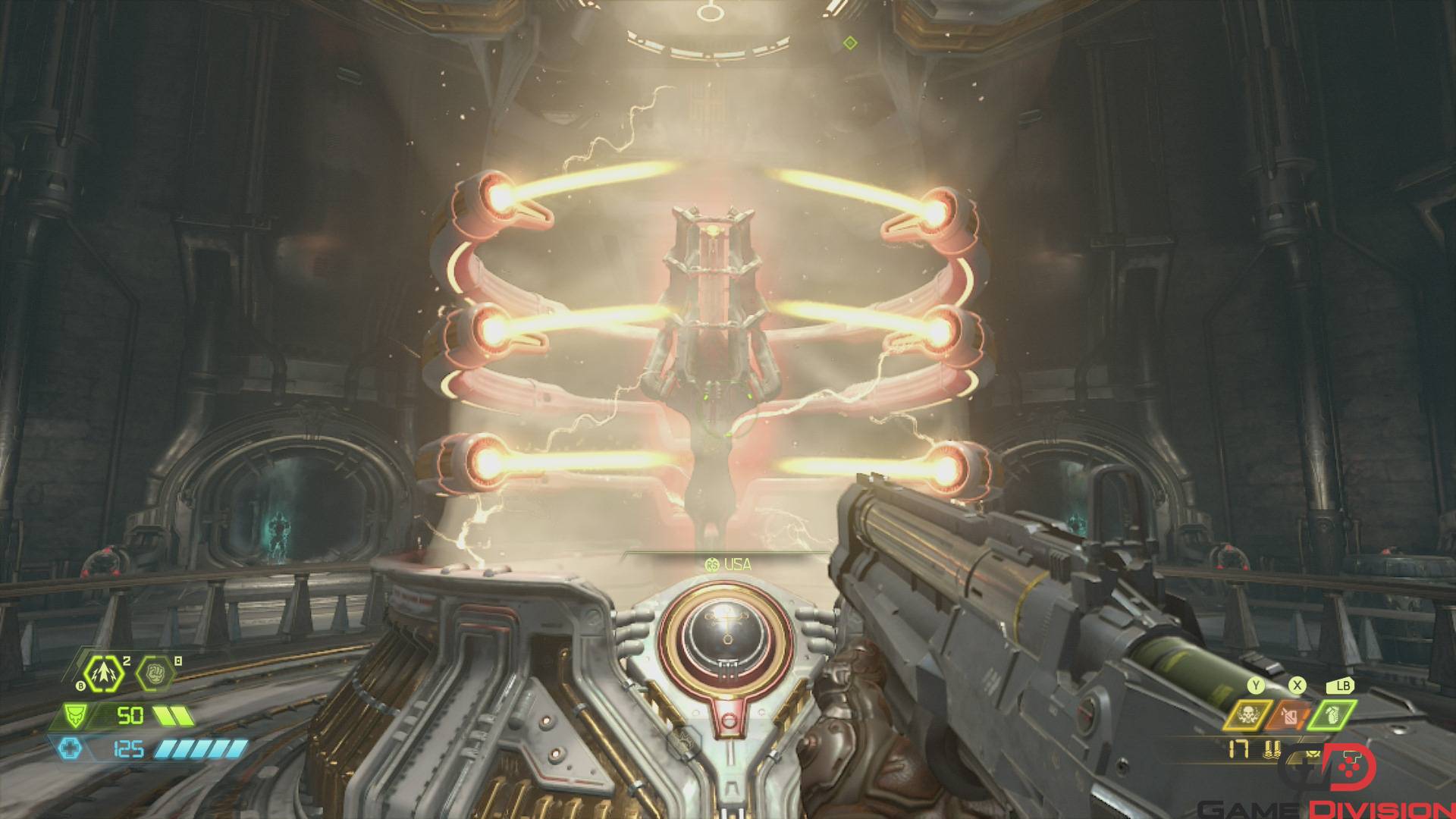The width and height of the screenshot is (1456, 819).
Task: Select the orange flame fuel mod icon
Action: click(x=1289, y=714)
